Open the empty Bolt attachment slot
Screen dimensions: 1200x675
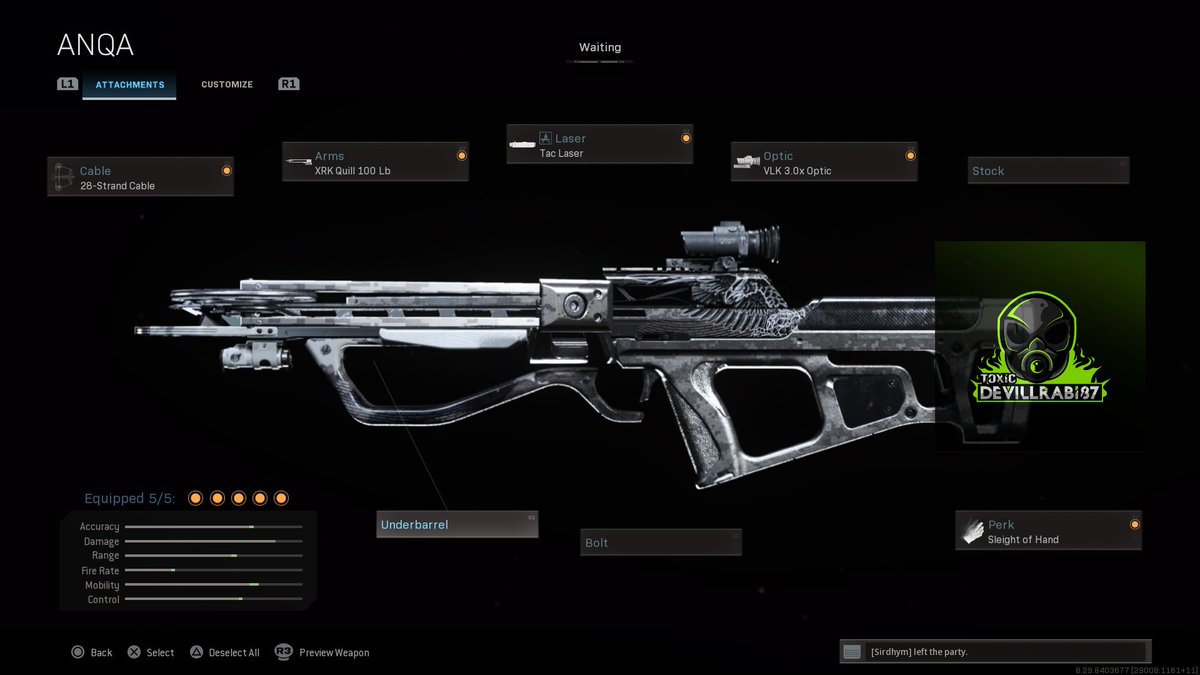tap(661, 542)
